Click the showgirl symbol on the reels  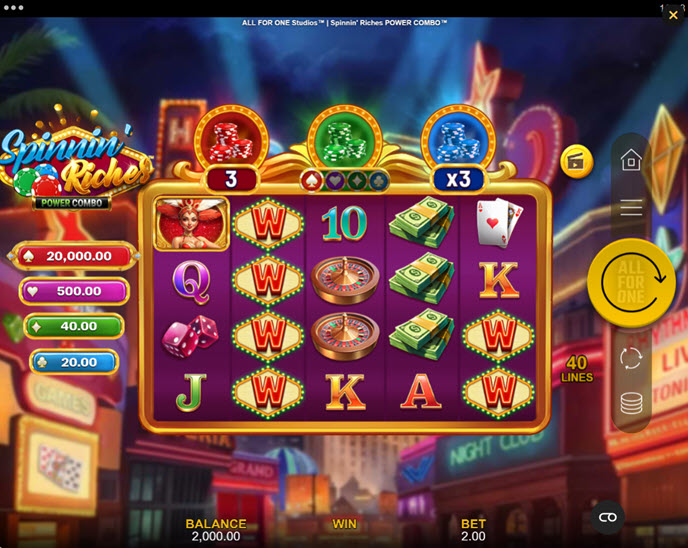(x=192, y=223)
